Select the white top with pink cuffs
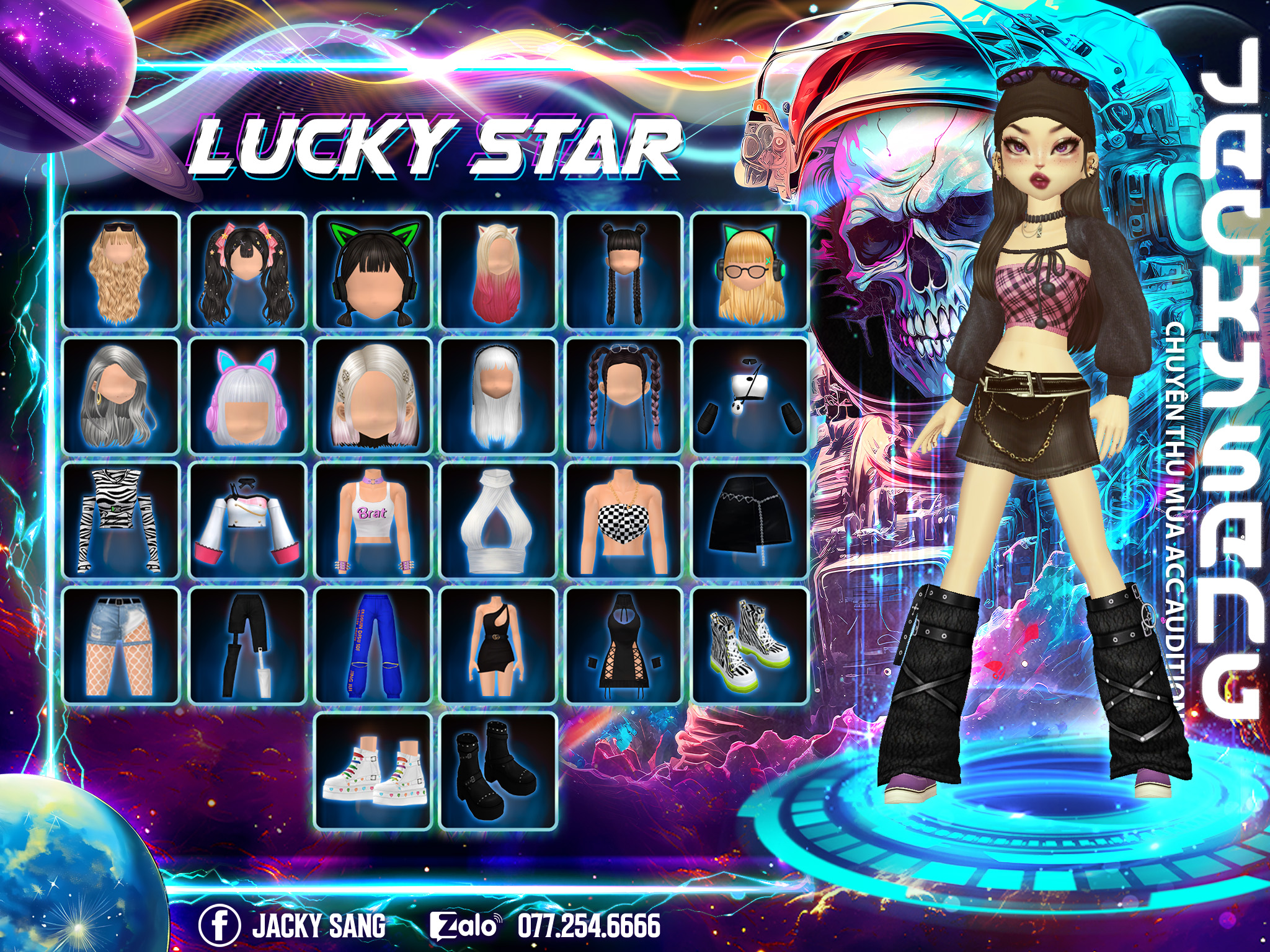This screenshot has width=1270, height=952. pos(247,521)
